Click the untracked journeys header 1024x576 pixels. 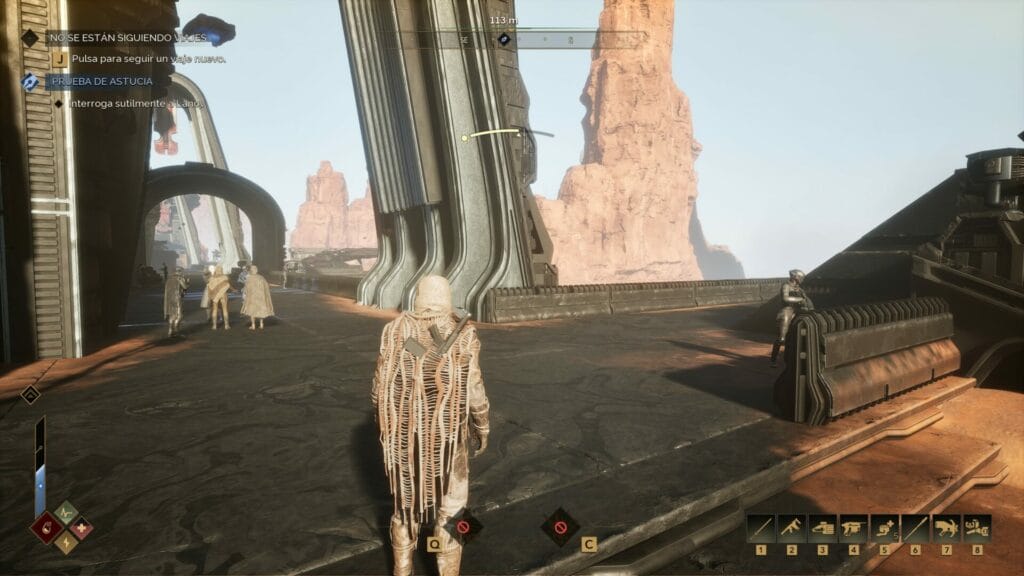click(125, 38)
